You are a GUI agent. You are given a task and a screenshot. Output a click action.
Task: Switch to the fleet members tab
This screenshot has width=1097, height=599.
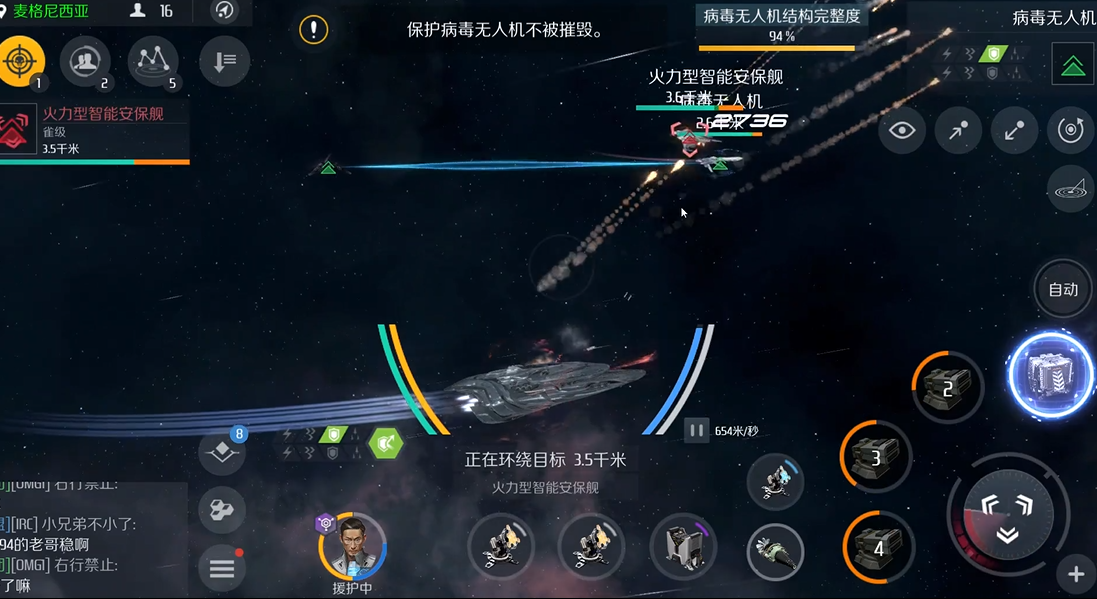[85, 62]
